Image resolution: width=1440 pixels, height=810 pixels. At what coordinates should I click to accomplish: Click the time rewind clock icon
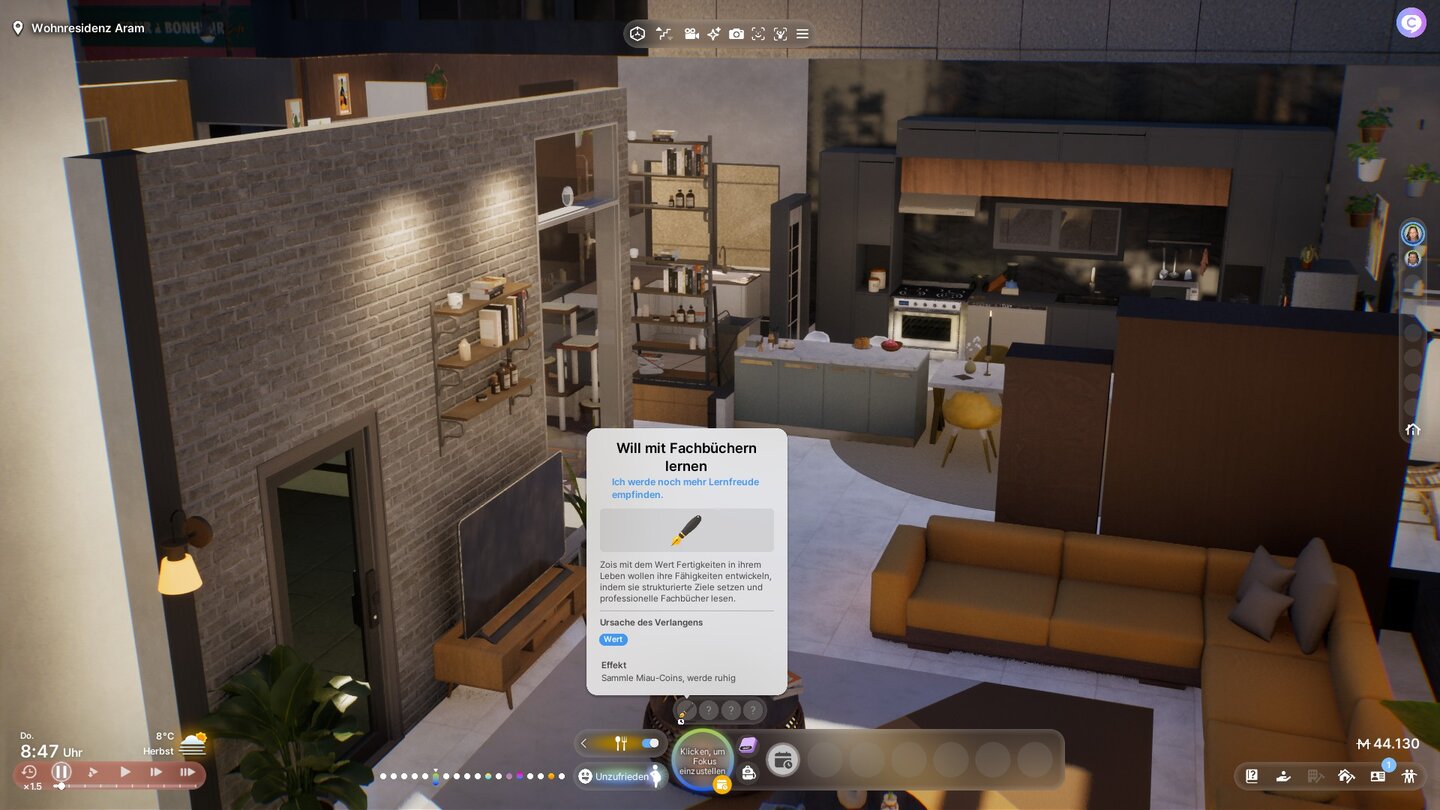(x=29, y=772)
